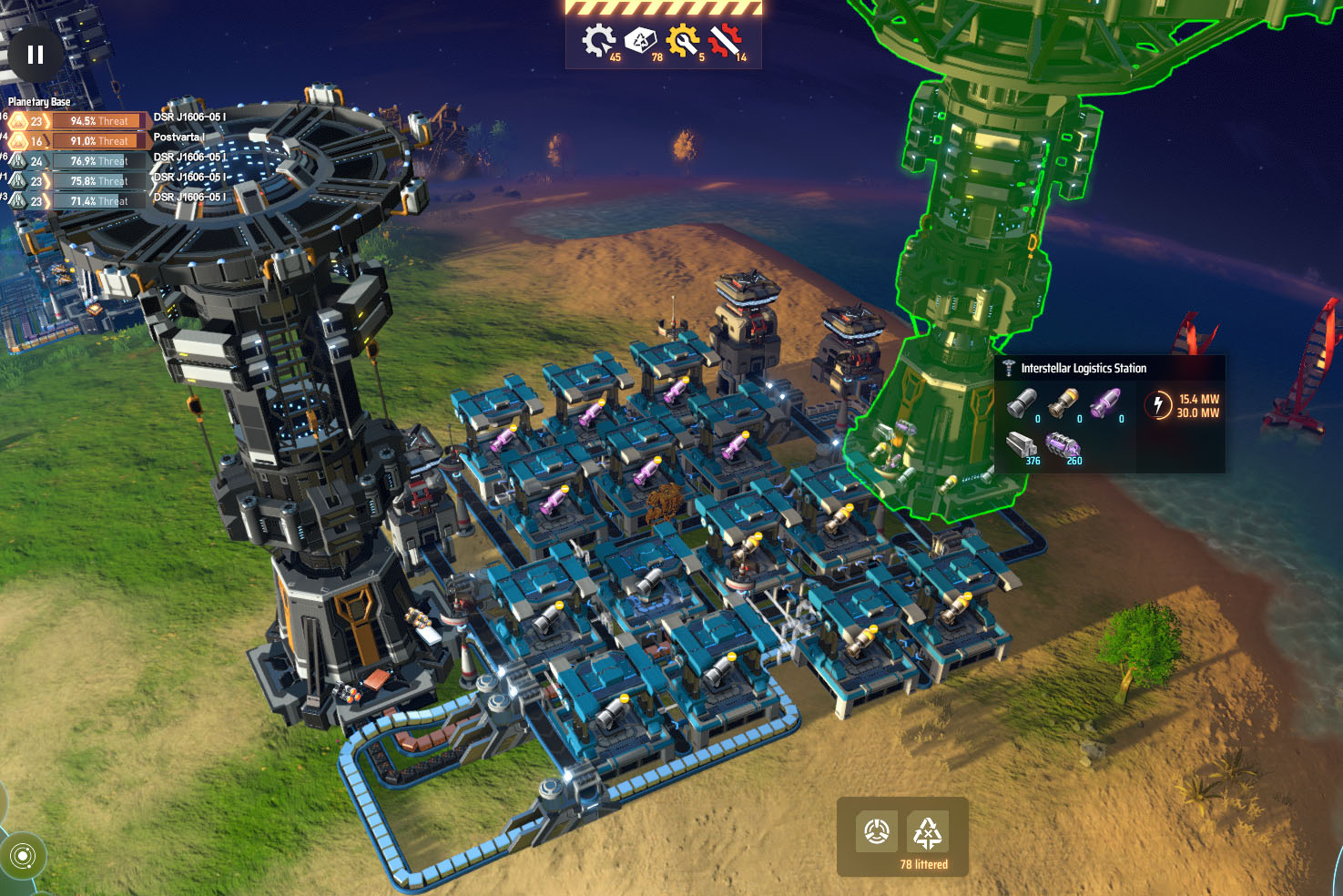Image resolution: width=1343 pixels, height=896 pixels.
Task: Select the 94.5% Threat base entry
Action: click(99, 121)
